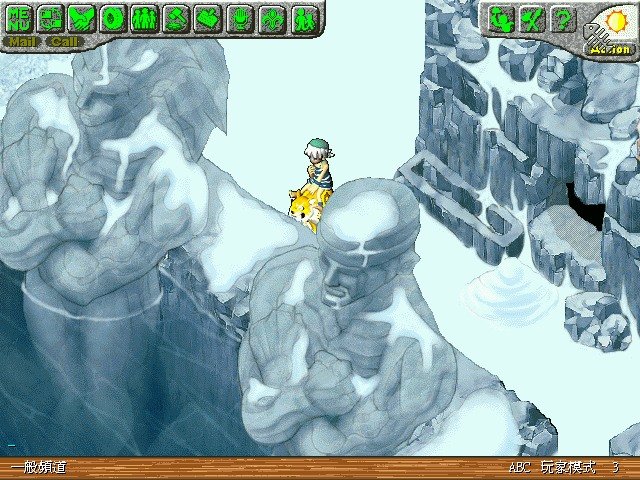The height and width of the screenshot is (480, 640).
Task: Open the crossed tools icon
Action: (x=533, y=18)
